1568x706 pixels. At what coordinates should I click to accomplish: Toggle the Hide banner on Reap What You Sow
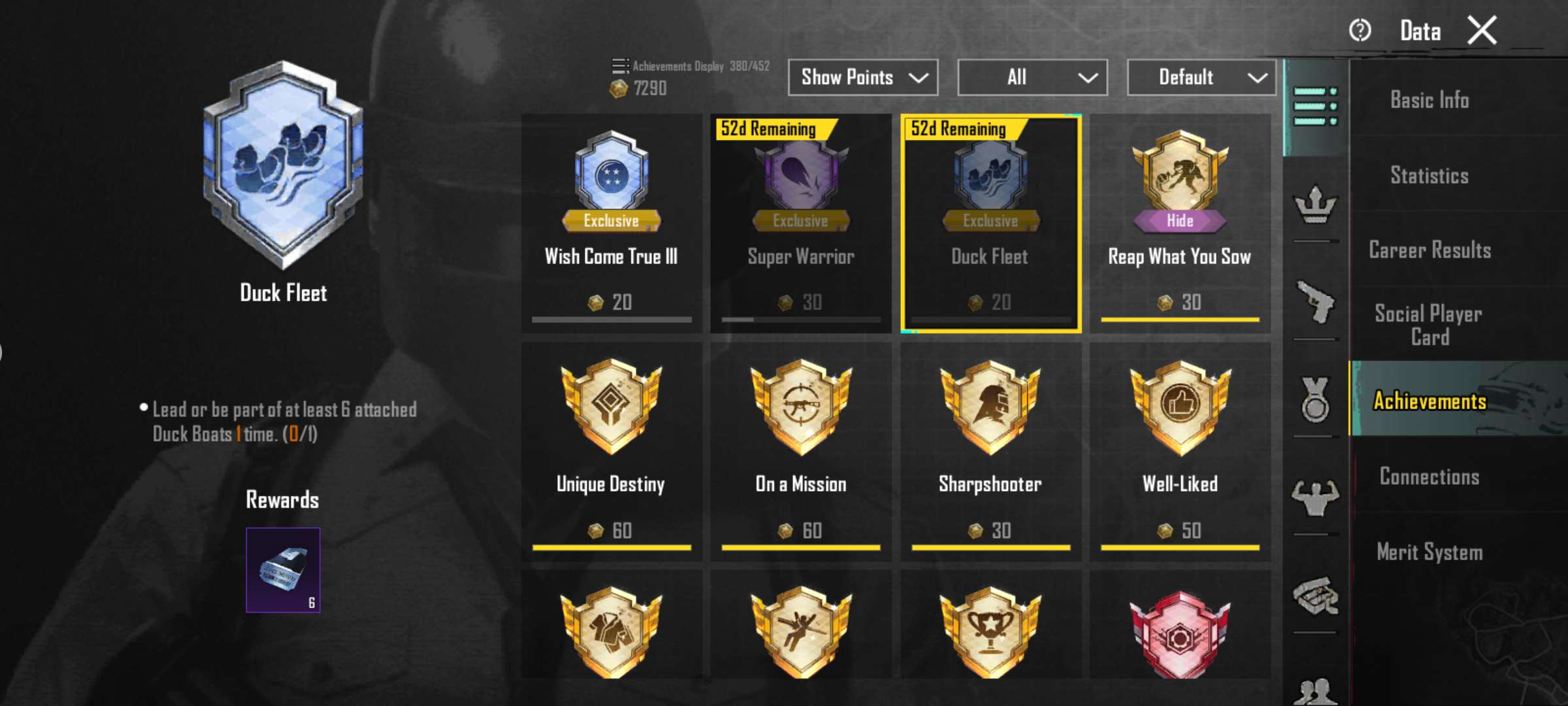tap(1179, 221)
